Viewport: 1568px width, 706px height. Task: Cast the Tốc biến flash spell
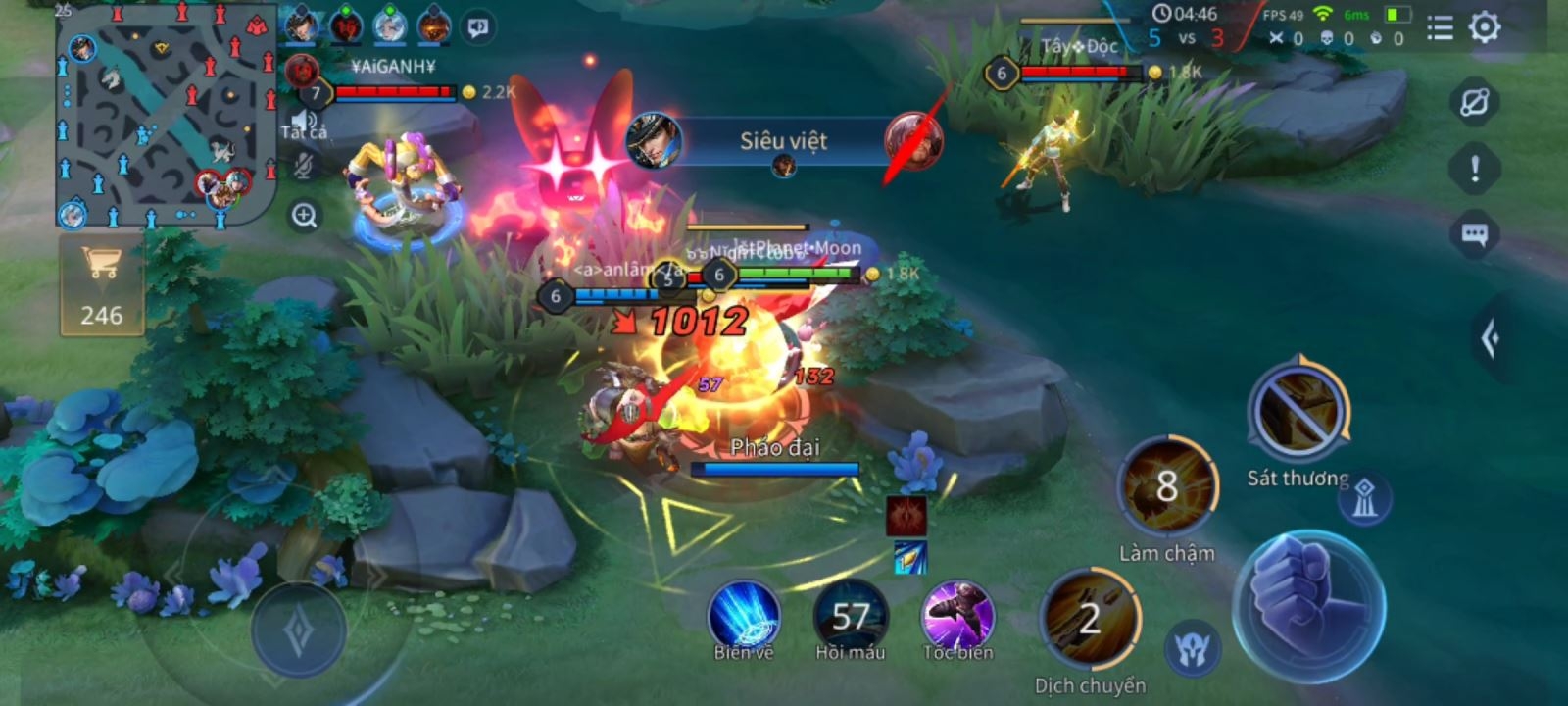(x=957, y=616)
